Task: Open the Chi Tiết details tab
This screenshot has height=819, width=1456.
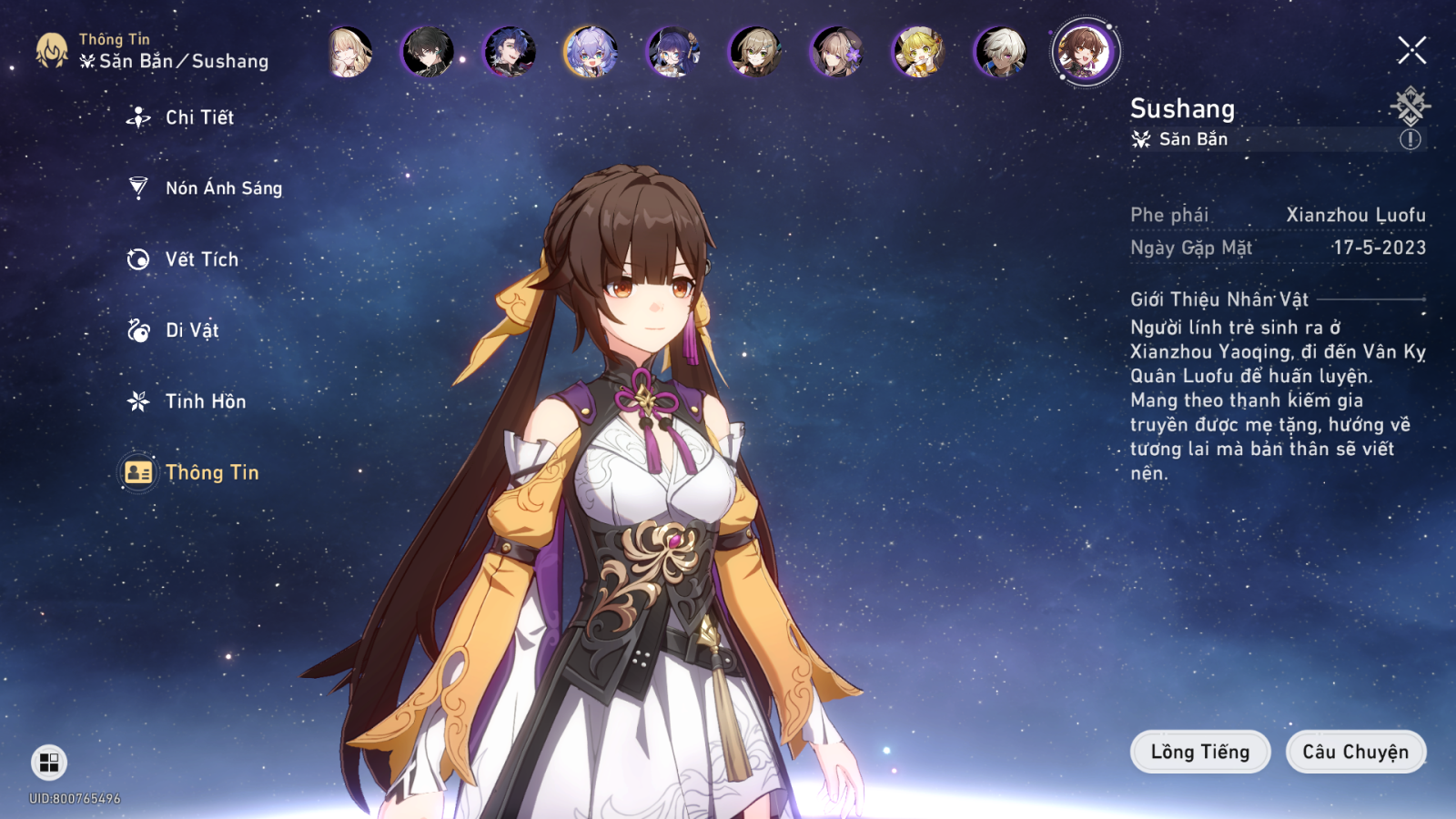Action: click(x=198, y=117)
